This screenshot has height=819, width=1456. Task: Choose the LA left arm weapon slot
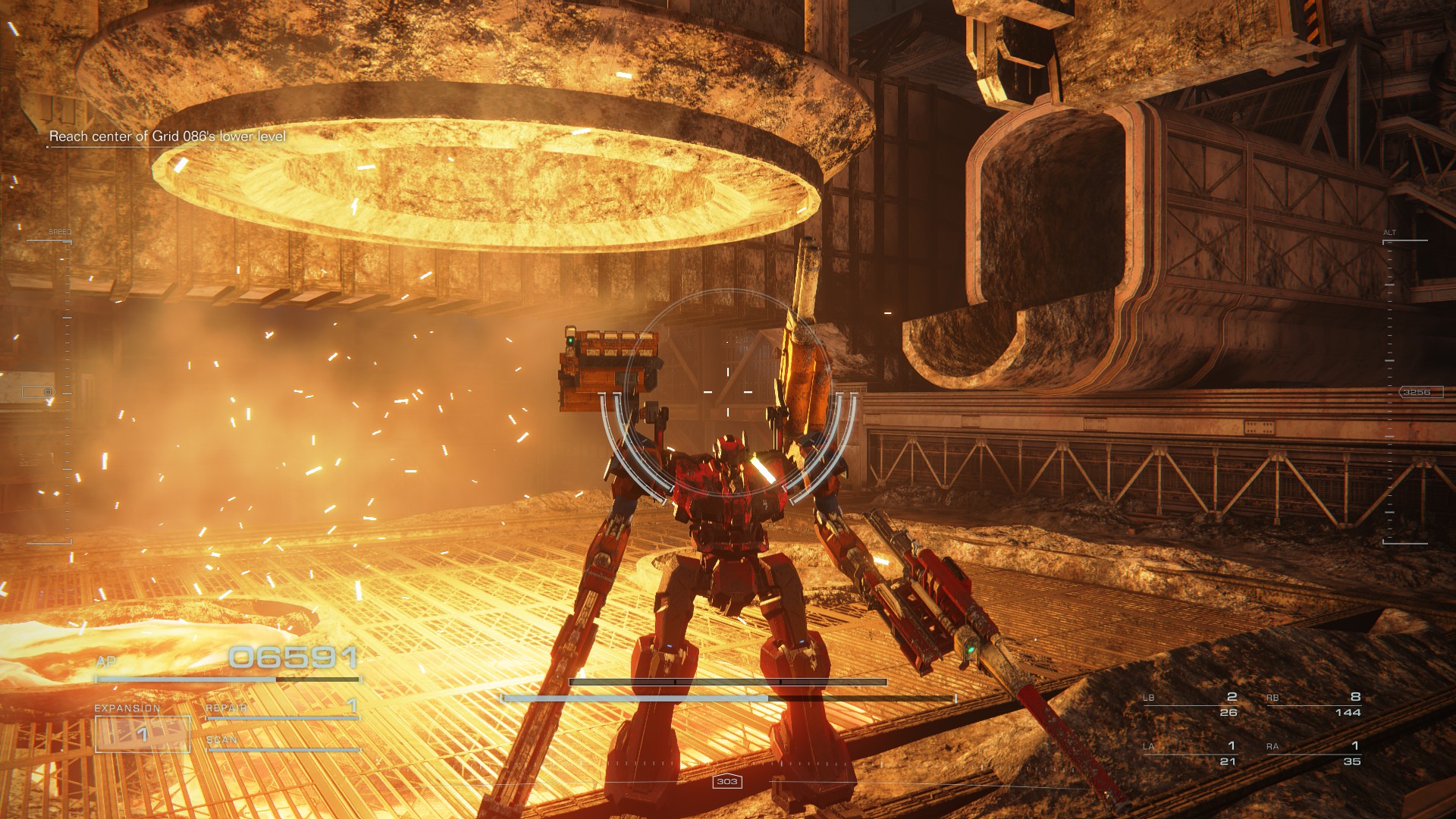tap(1191, 753)
